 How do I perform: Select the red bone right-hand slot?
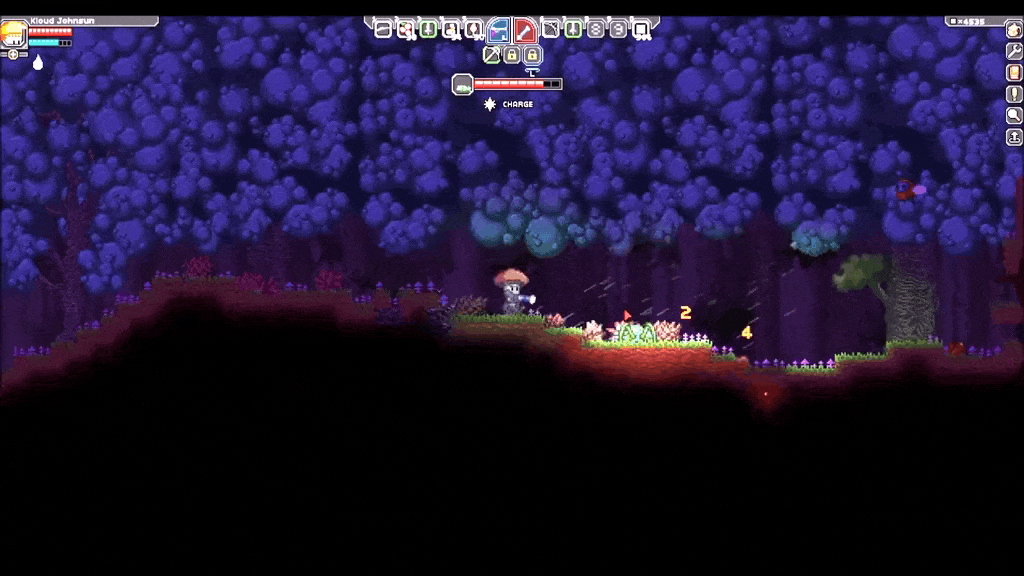click(526, 30)
